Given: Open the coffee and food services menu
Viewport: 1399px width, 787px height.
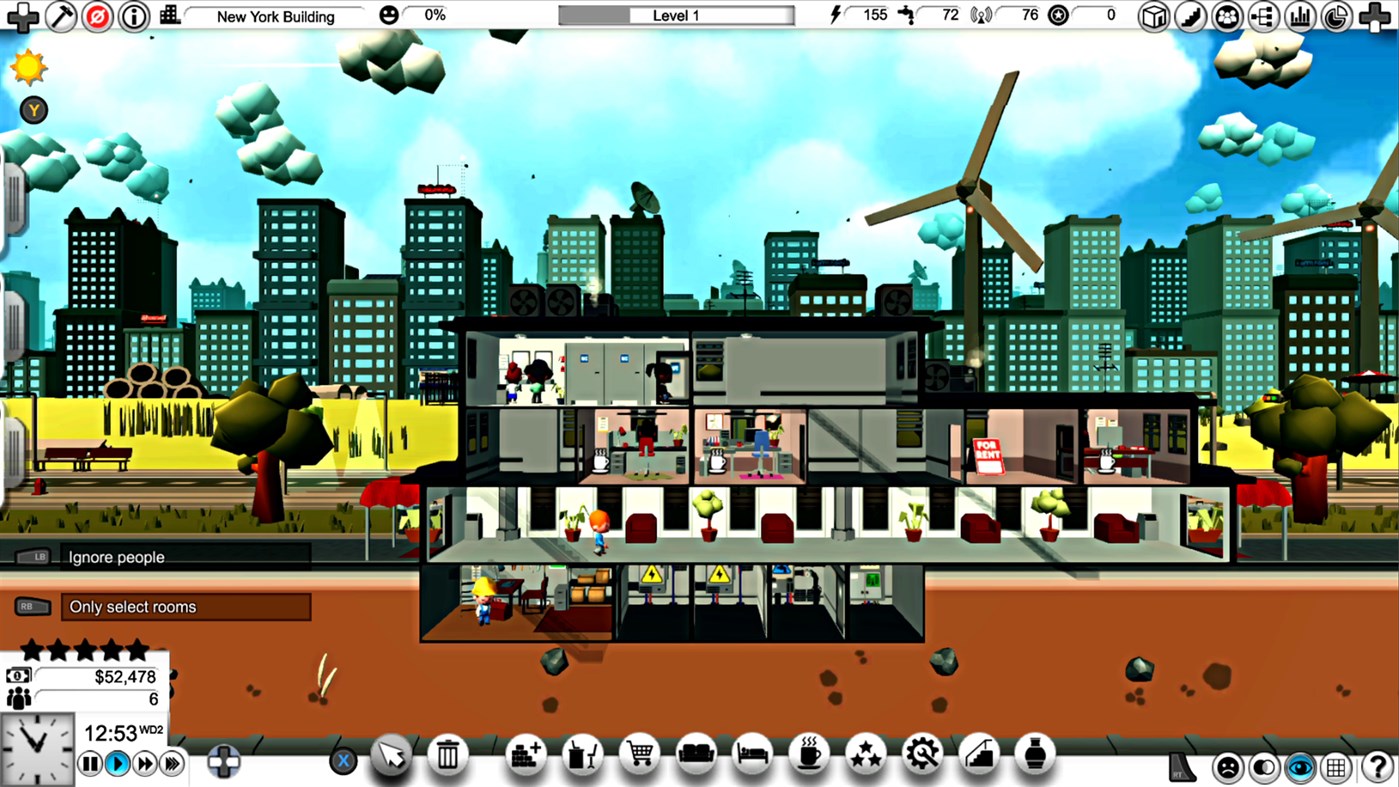Looking at the screenshot, I should coord(808,757).
